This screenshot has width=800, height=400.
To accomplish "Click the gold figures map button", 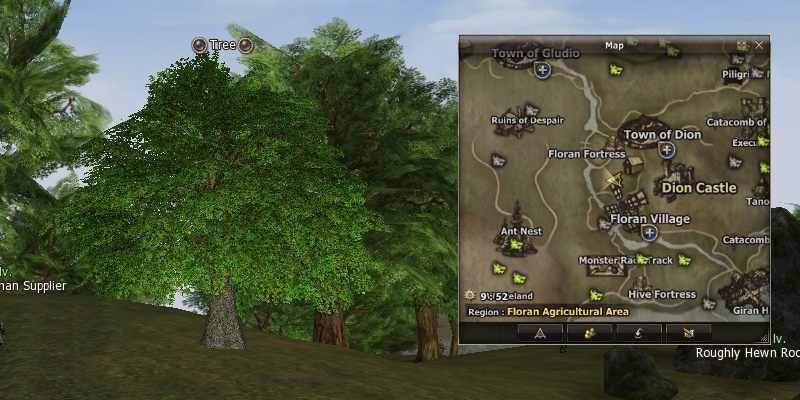I will point(589,332).
